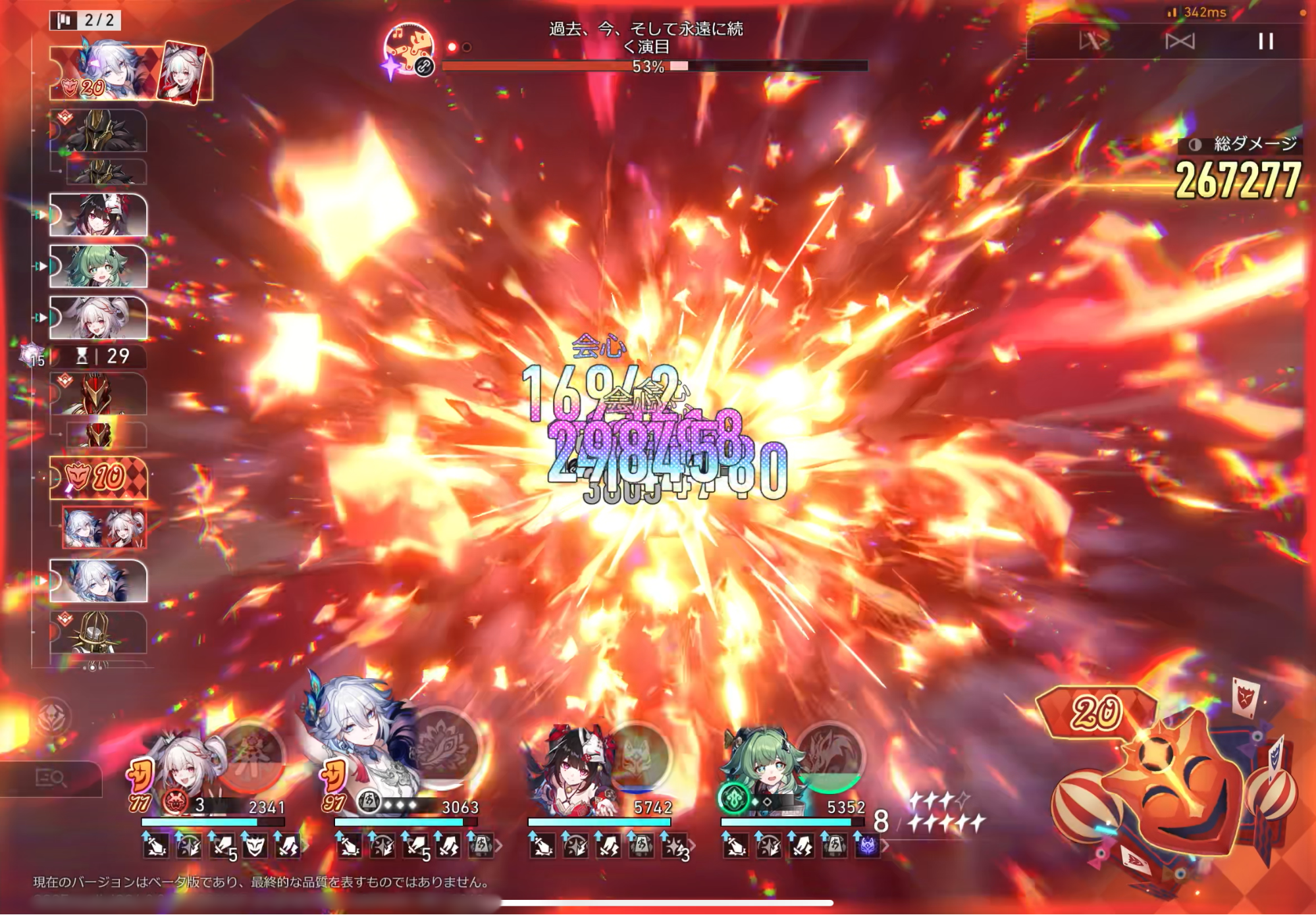The height and width of the screenshot is (915, 1316).
Task: Expand the peacock-feather character's buff icon row
Action: [x=498, y=846]
